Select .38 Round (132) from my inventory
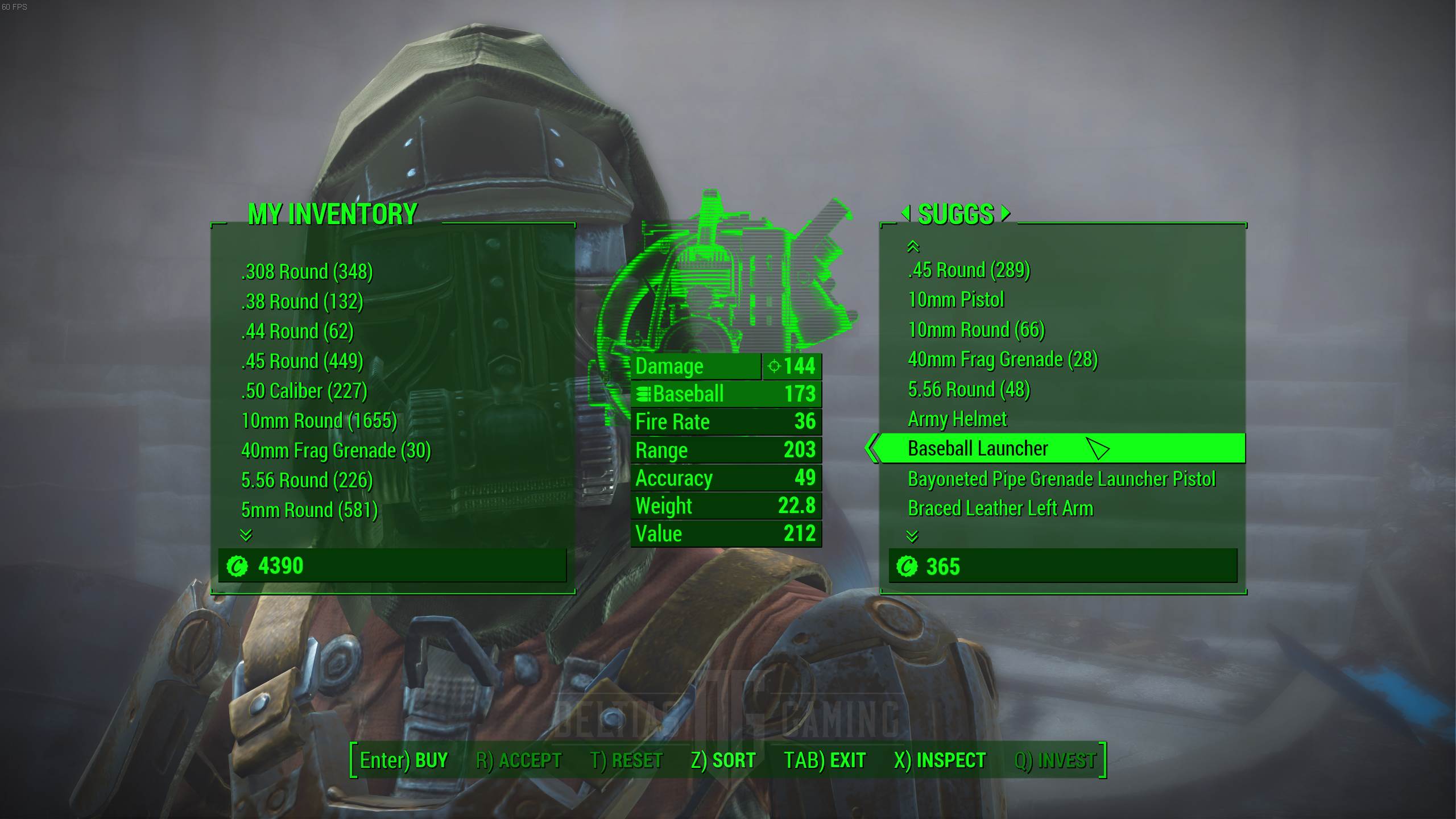Screen dimensions: 1456x819 click(301, 301)
